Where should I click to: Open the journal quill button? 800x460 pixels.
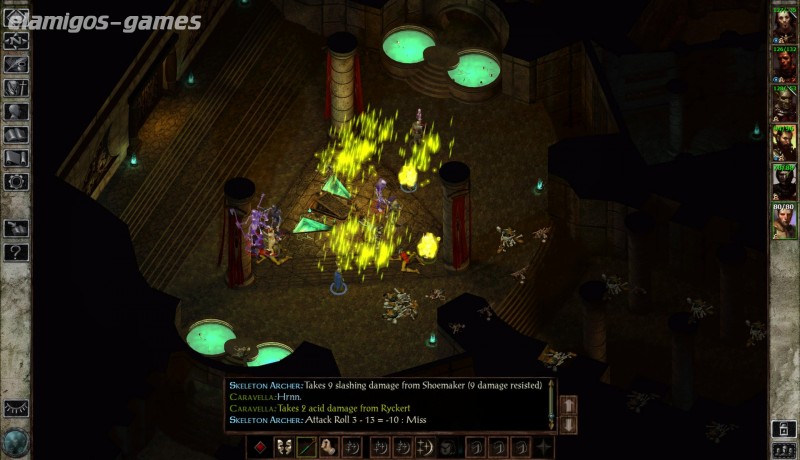point(16,64)
